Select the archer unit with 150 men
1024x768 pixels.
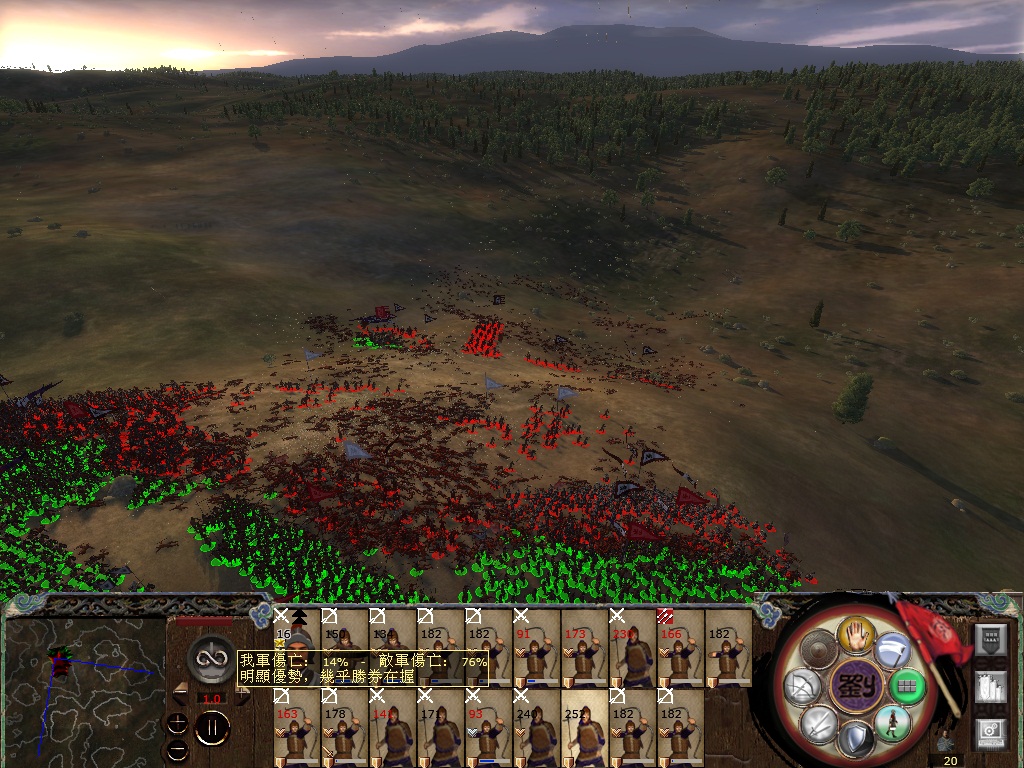coord(344,650)
